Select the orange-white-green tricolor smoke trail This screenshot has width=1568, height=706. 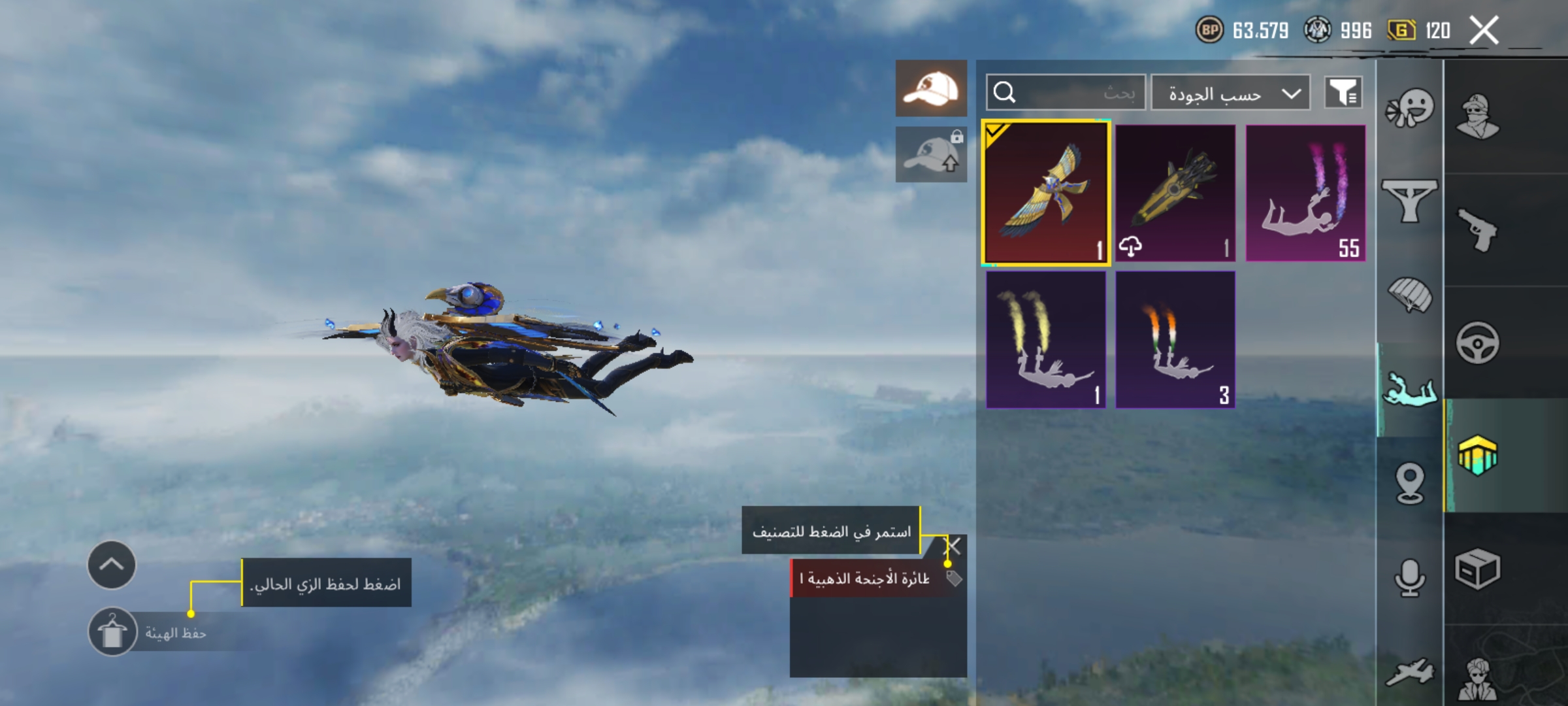point(1175,340)
